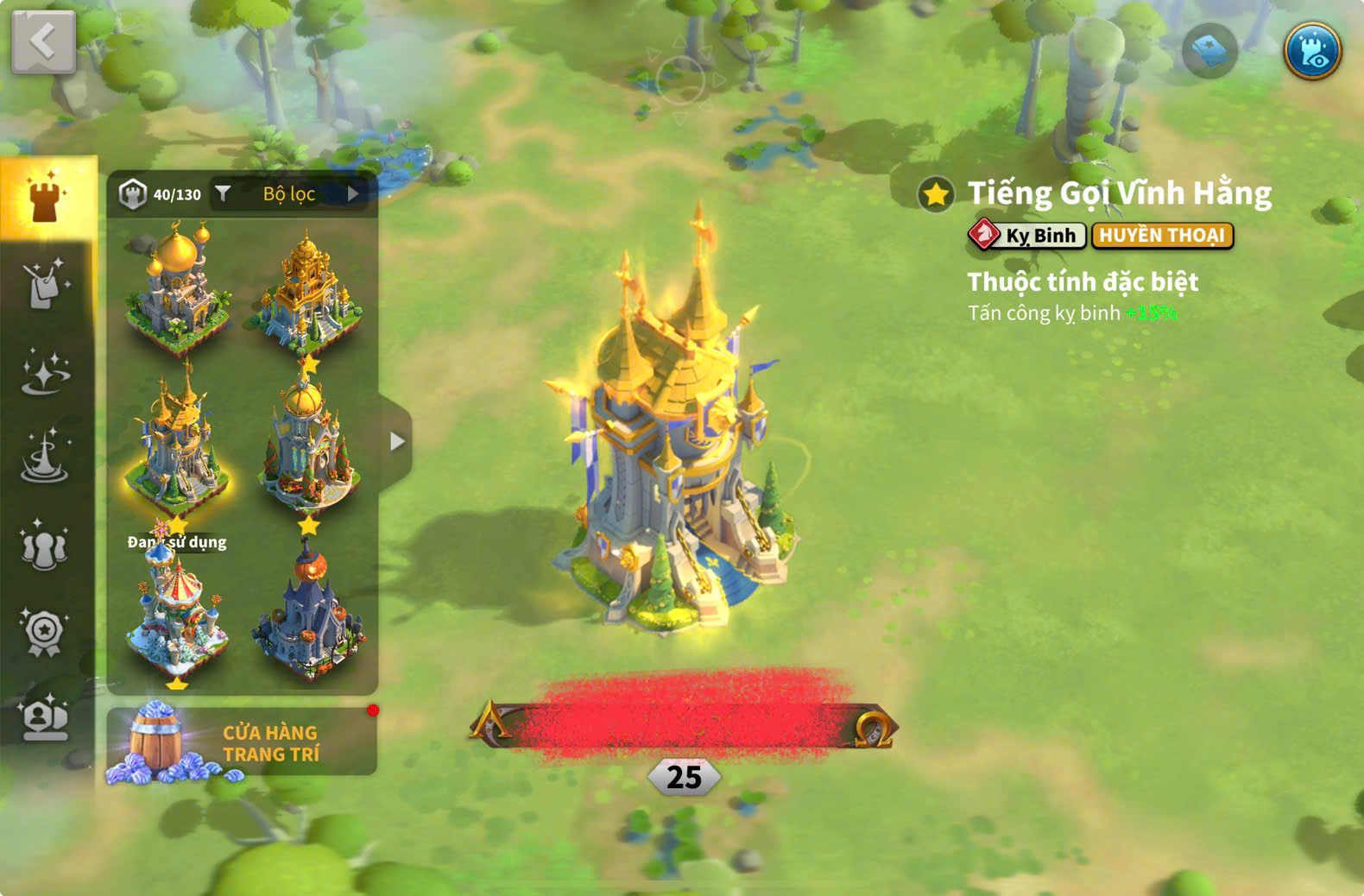Toggle favorite star for Tiếng Gọi Vĩnh Hằng
1364x896 pixels.
click(x=936, y=194)
